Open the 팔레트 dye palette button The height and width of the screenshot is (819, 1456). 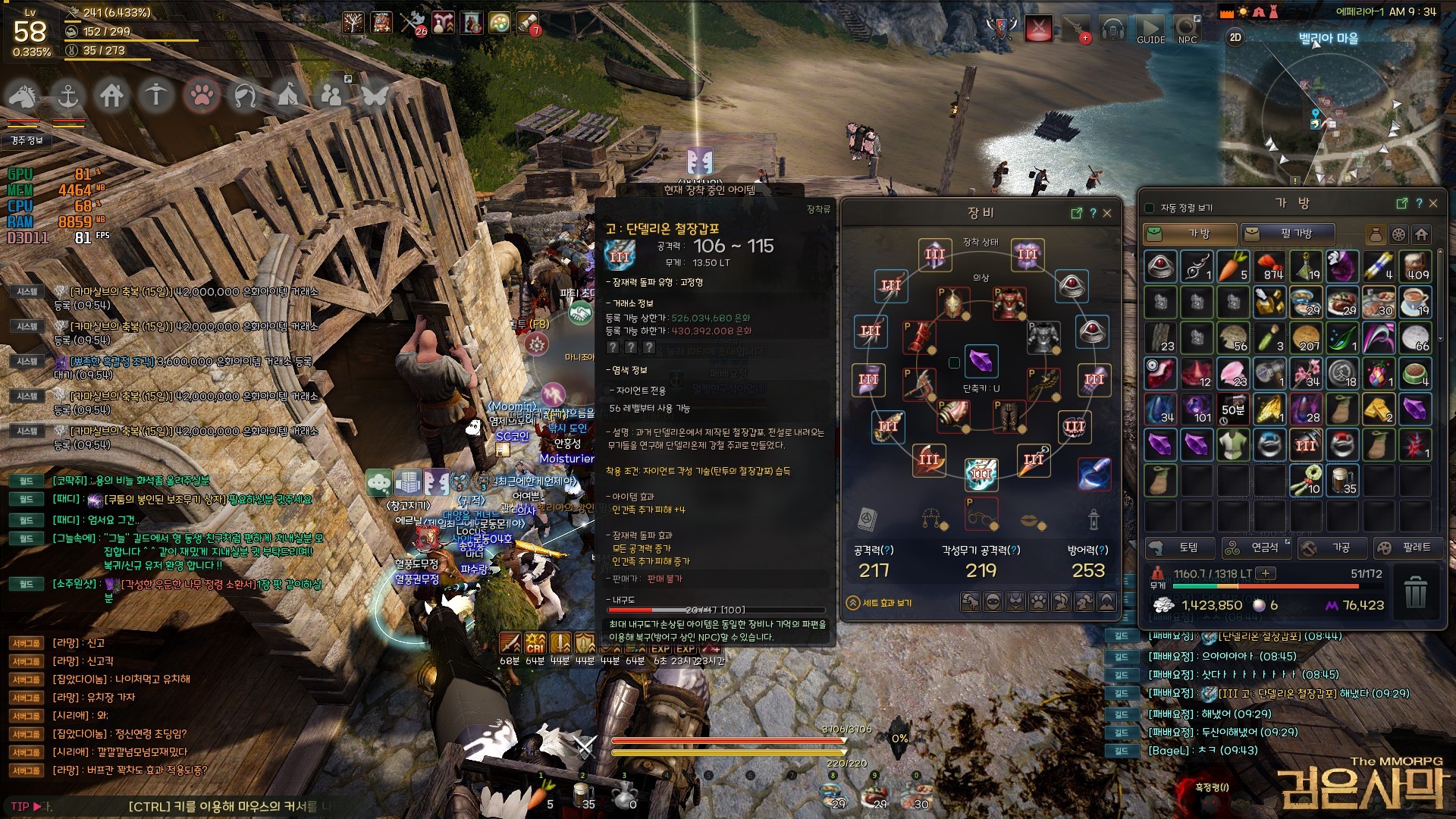(x=1407, y=548)
